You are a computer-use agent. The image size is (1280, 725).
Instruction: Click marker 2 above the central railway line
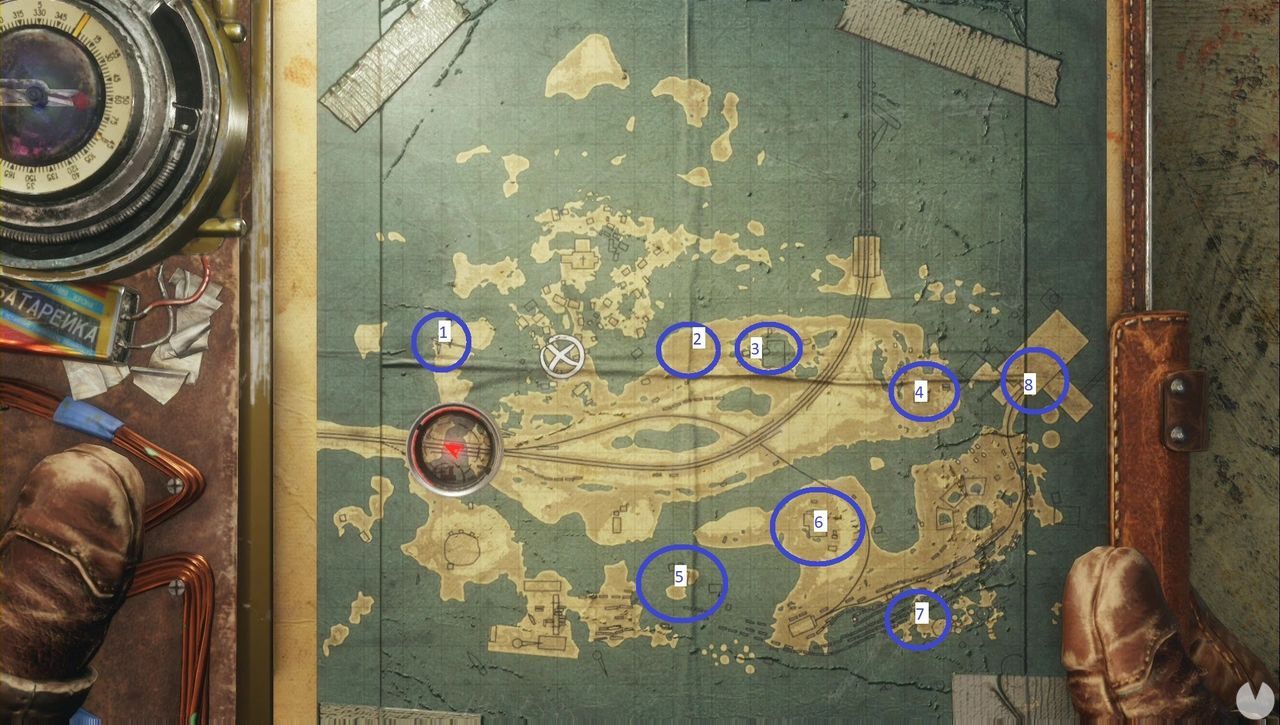click(689, 349)
